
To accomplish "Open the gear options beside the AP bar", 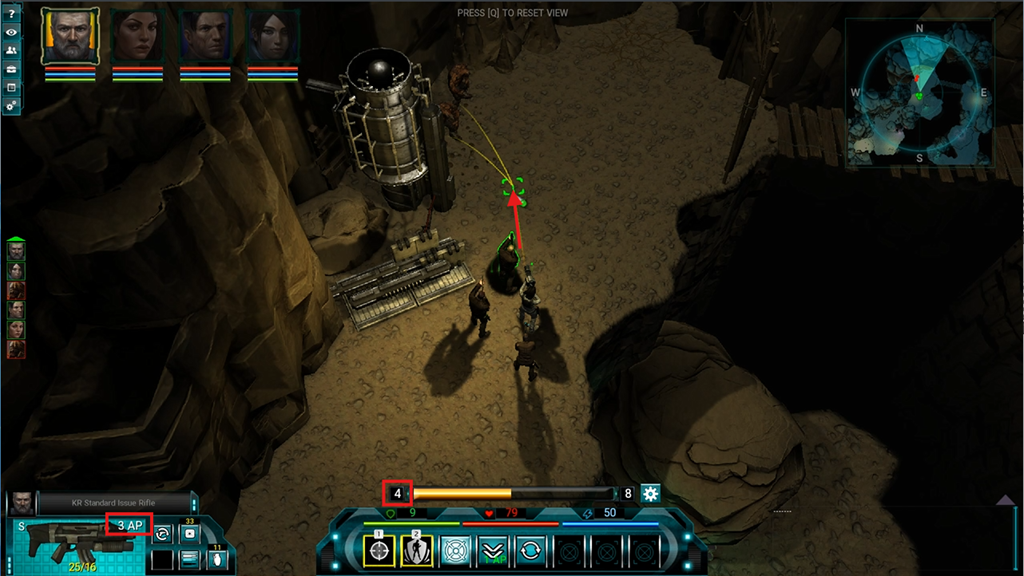I will coord(650,493).
